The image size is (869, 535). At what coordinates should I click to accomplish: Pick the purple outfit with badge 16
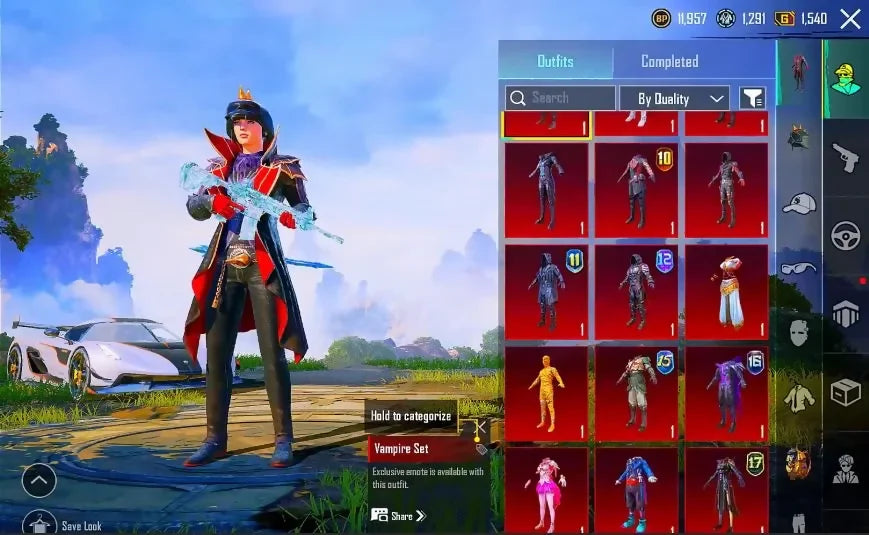(x=726, y=393)
